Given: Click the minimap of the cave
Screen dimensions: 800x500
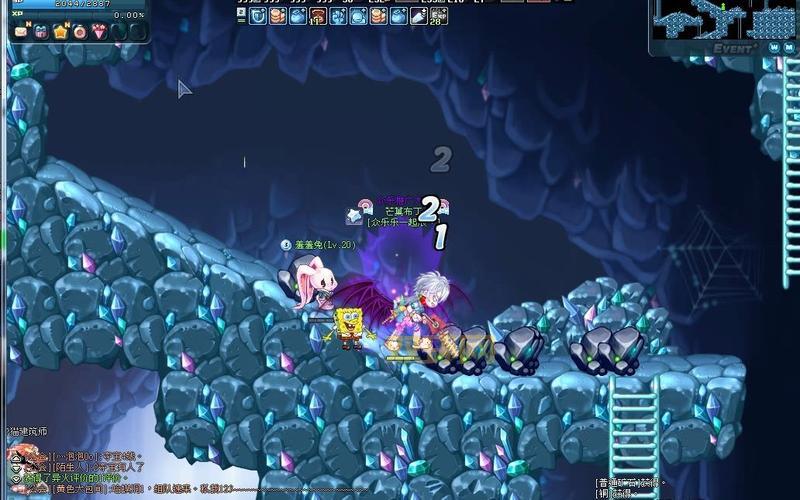Looking at the screenshot, I should 722,20.
